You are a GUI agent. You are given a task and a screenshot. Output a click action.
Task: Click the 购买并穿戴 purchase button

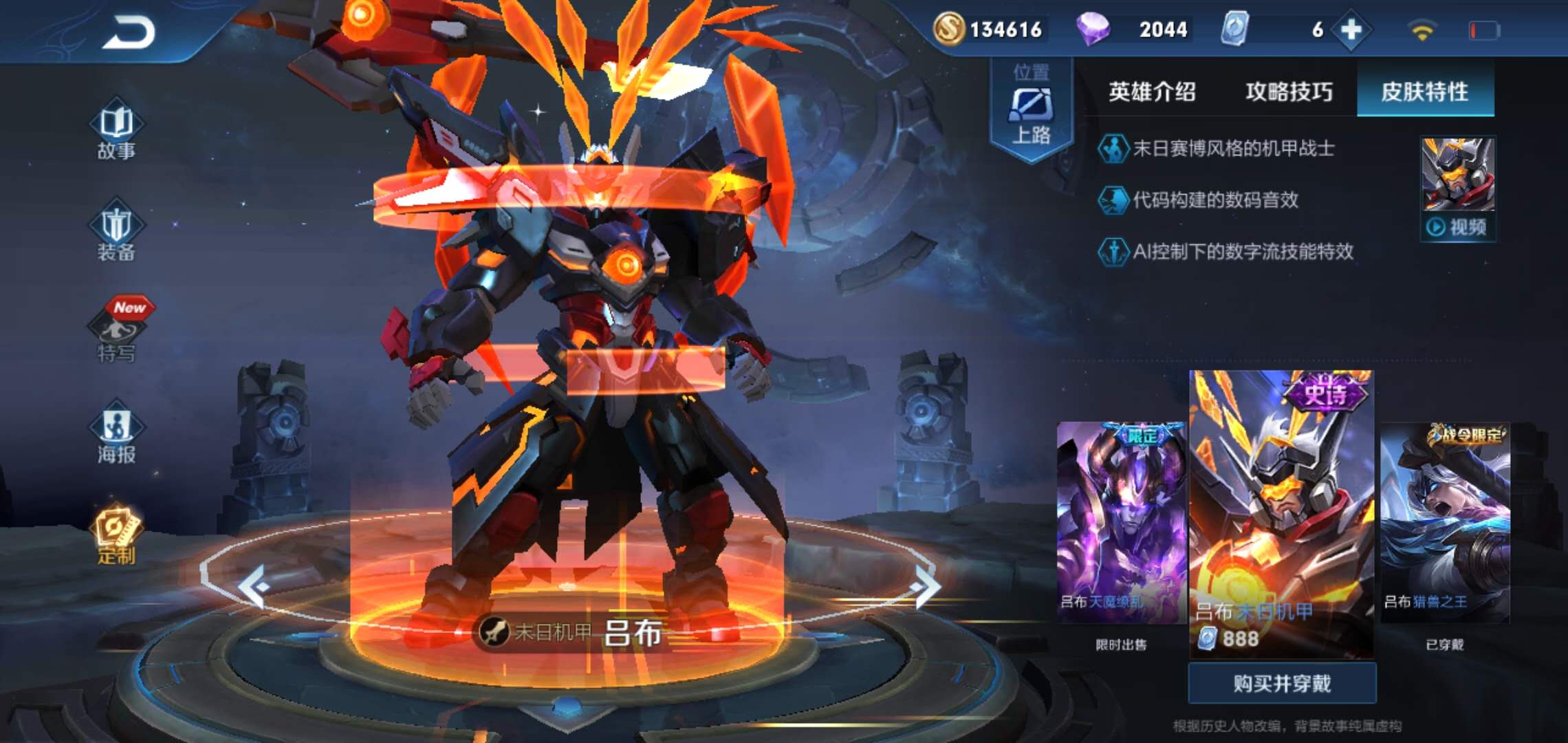click(1282, 683)
